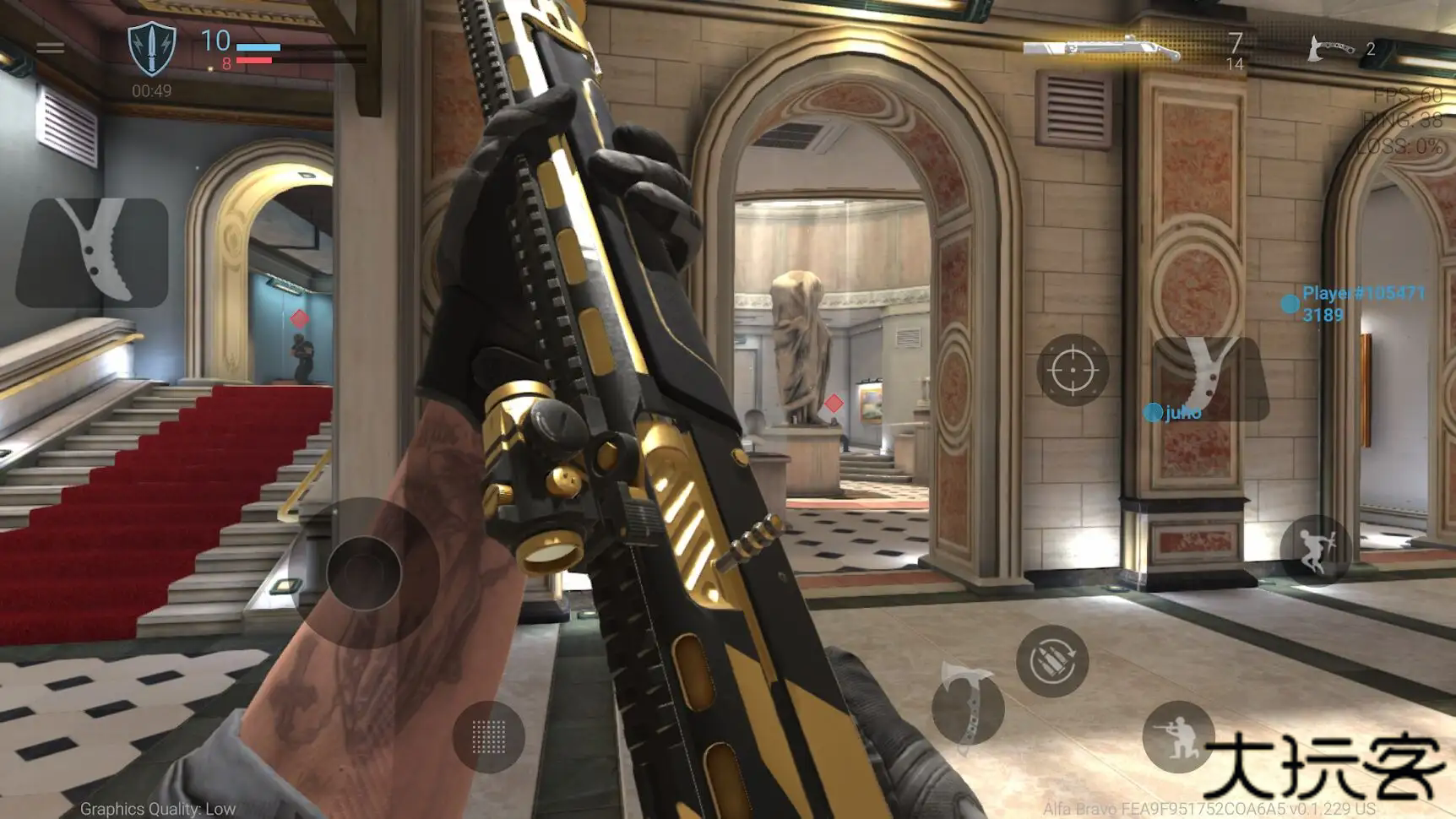Jump with the leaping figure button

1314,550
